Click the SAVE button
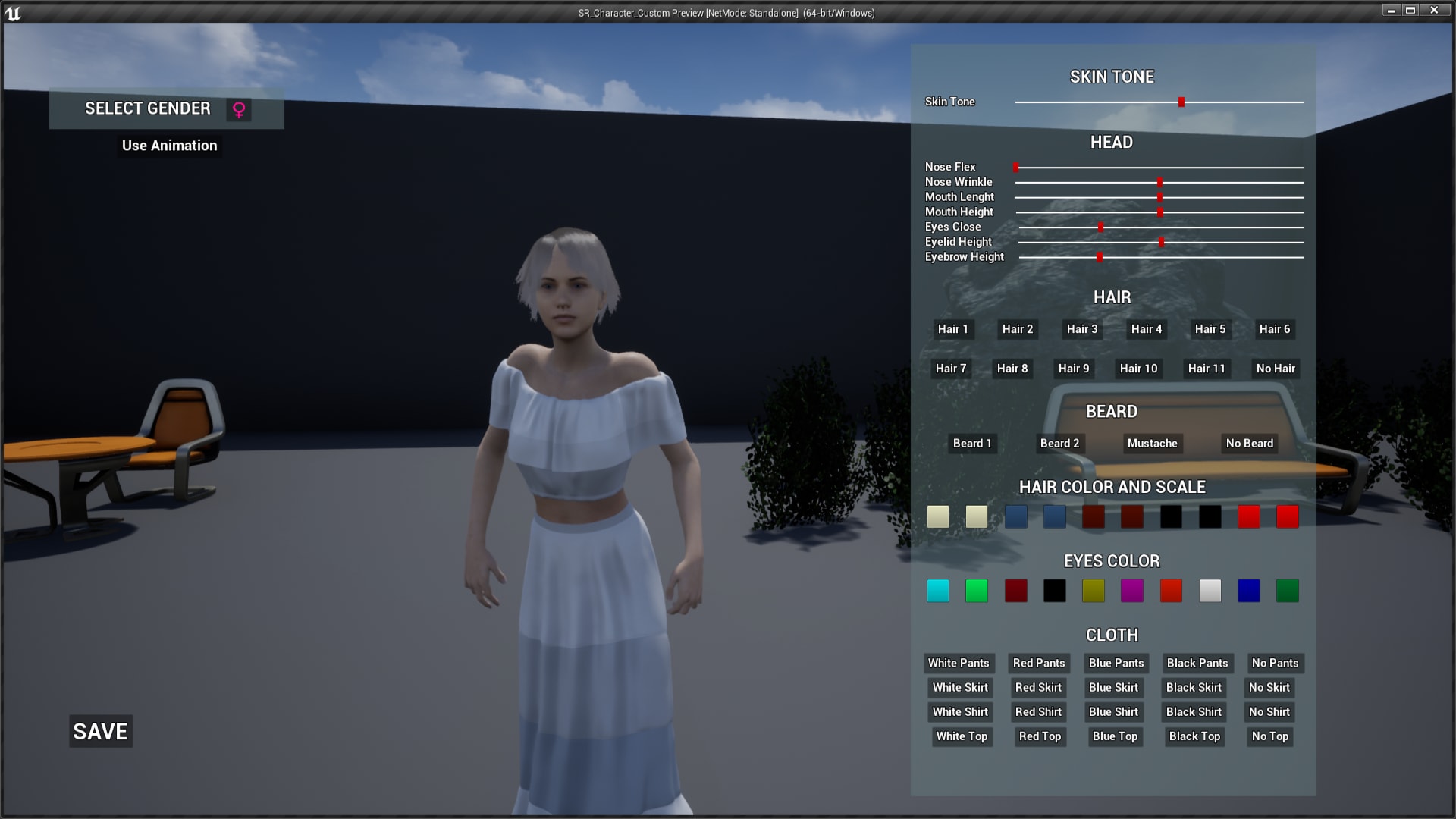The width and height of the screenshot is (1456, 819). (x=99, y=731)
